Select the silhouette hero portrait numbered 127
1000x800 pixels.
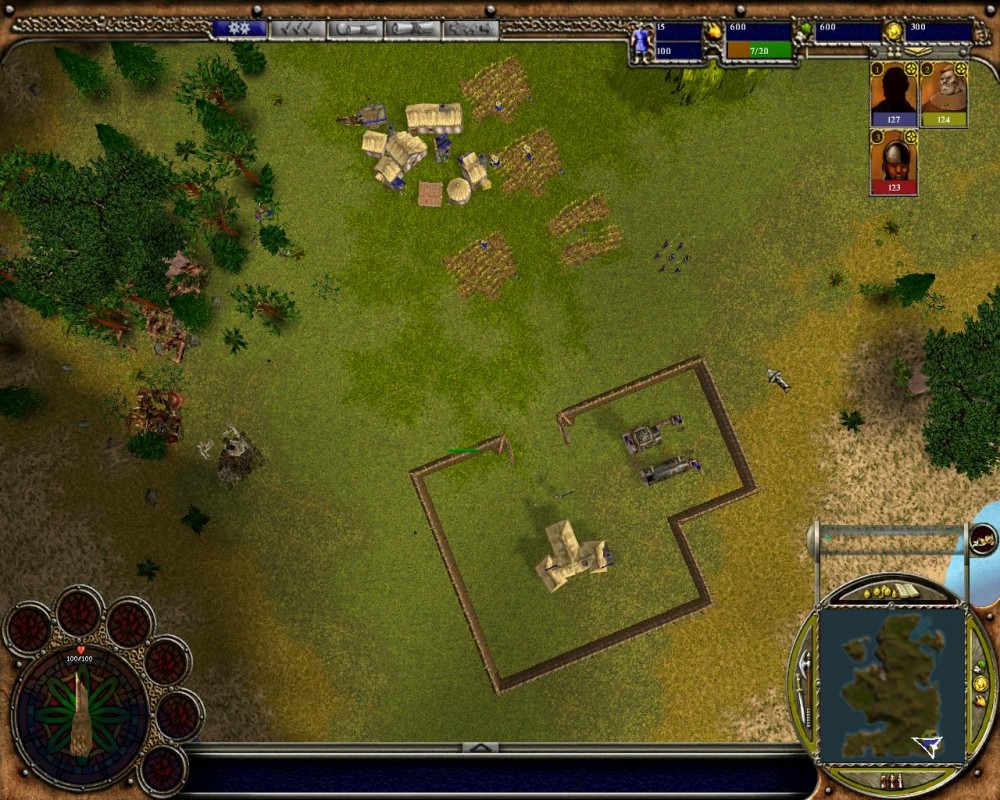coord(893,94)
